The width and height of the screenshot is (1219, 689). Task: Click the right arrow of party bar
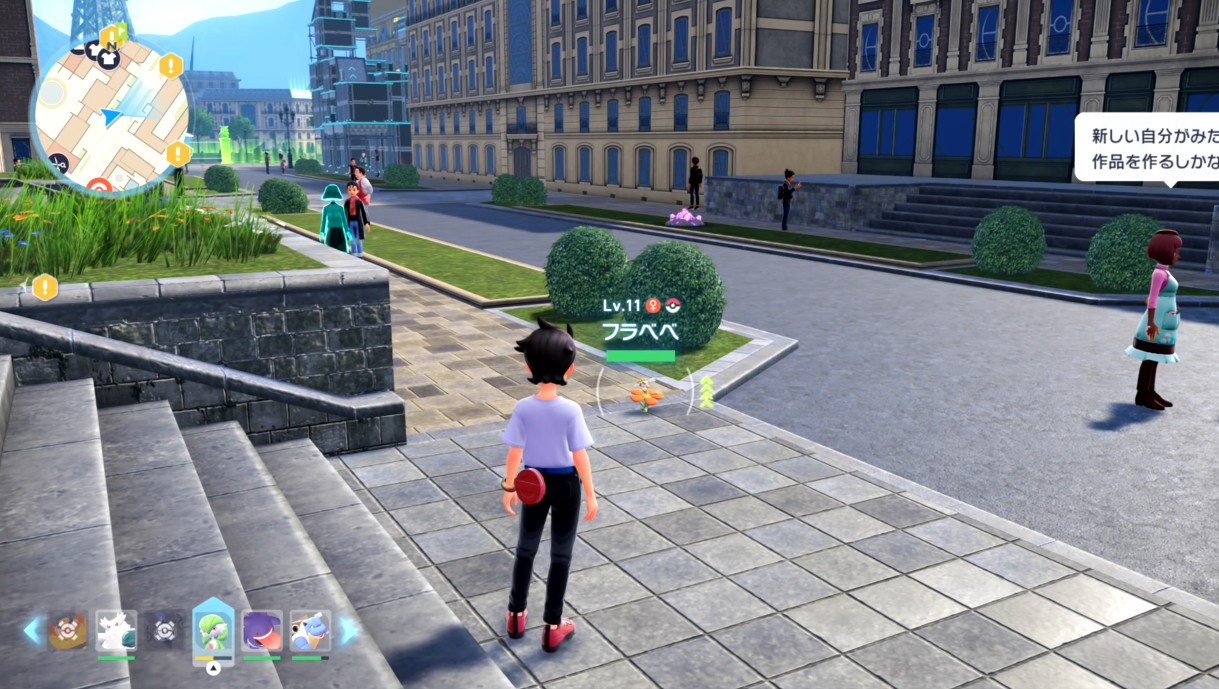point(349,630)
